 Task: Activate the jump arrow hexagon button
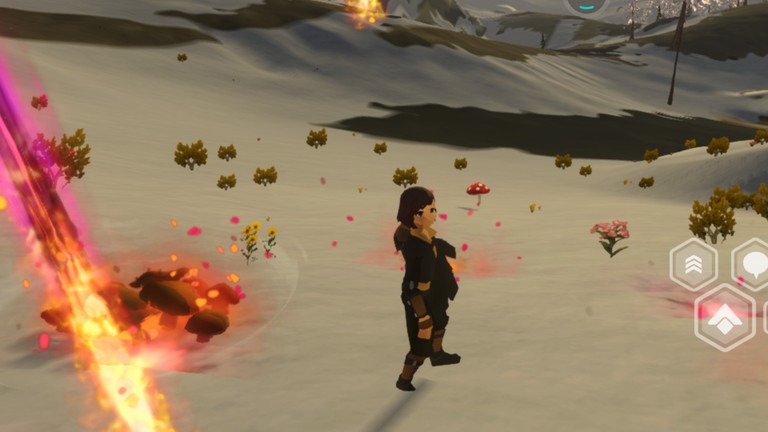point(725,317)
